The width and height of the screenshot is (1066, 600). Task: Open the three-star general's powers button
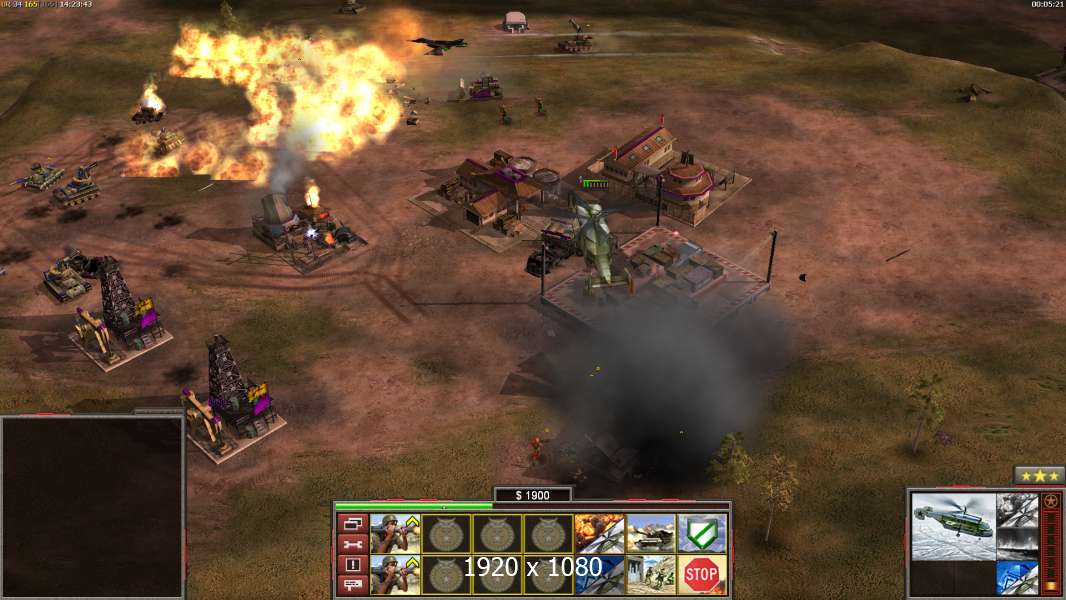coord(1039,475)
